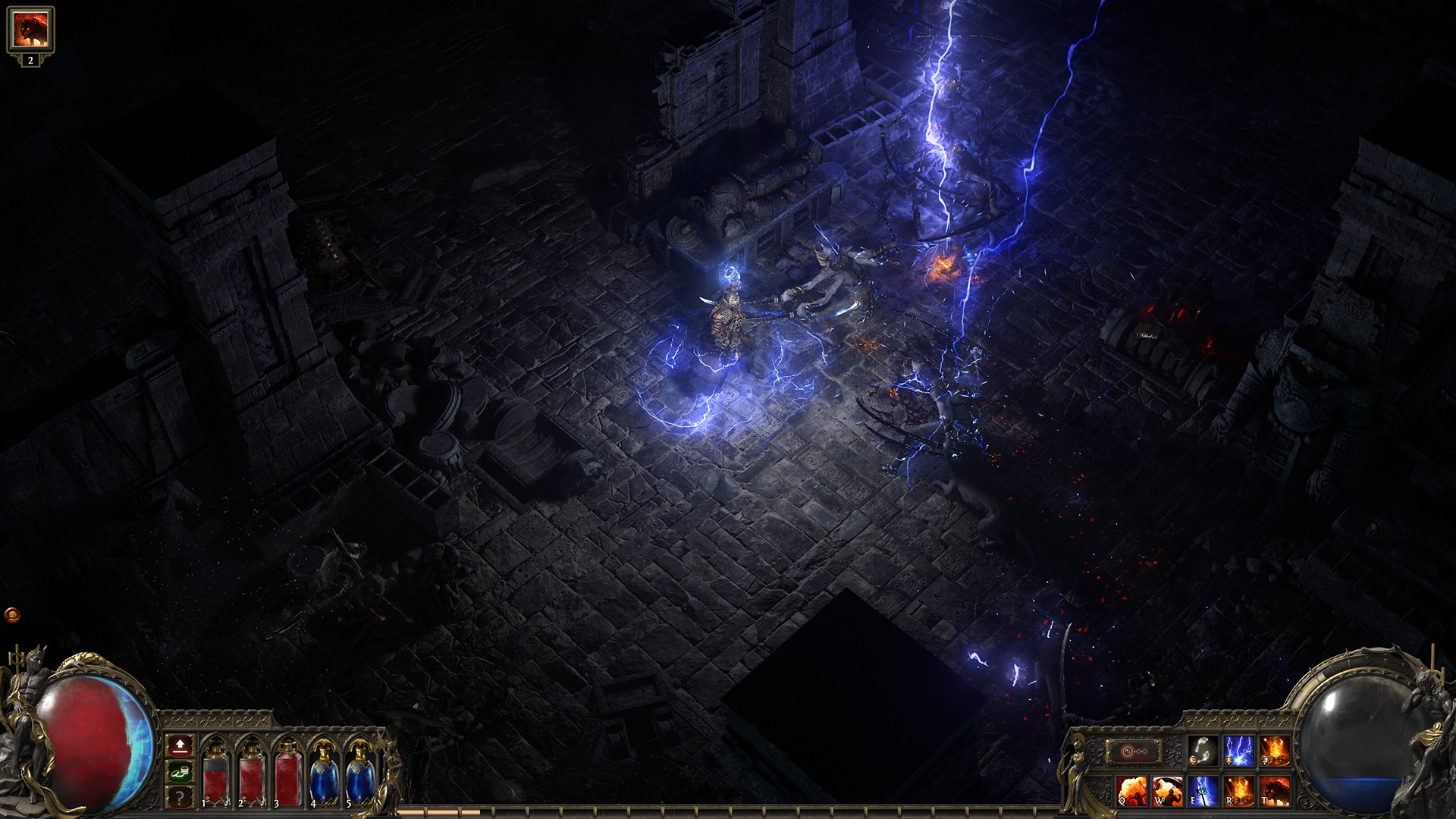
Task: Click the experience bar at the bottom of the screen
Action: coord(728,814)
